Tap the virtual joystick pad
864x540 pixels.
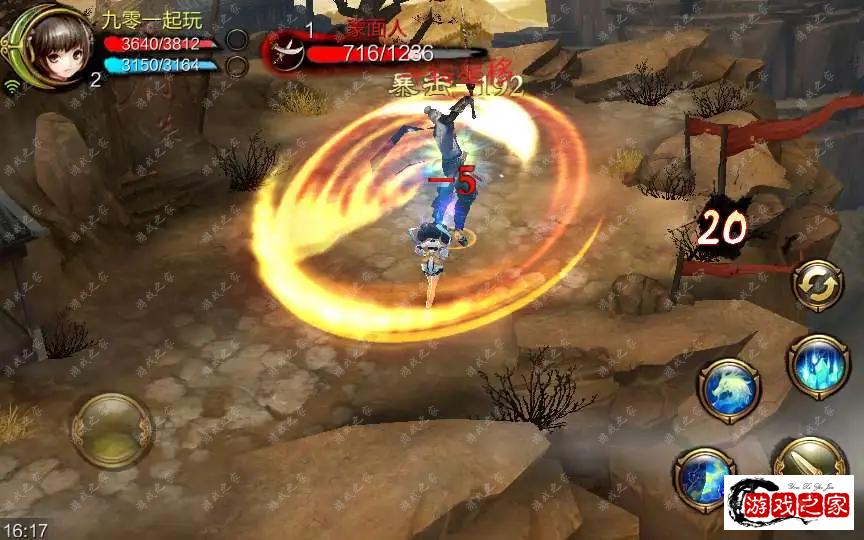click(x=112, y=430)
